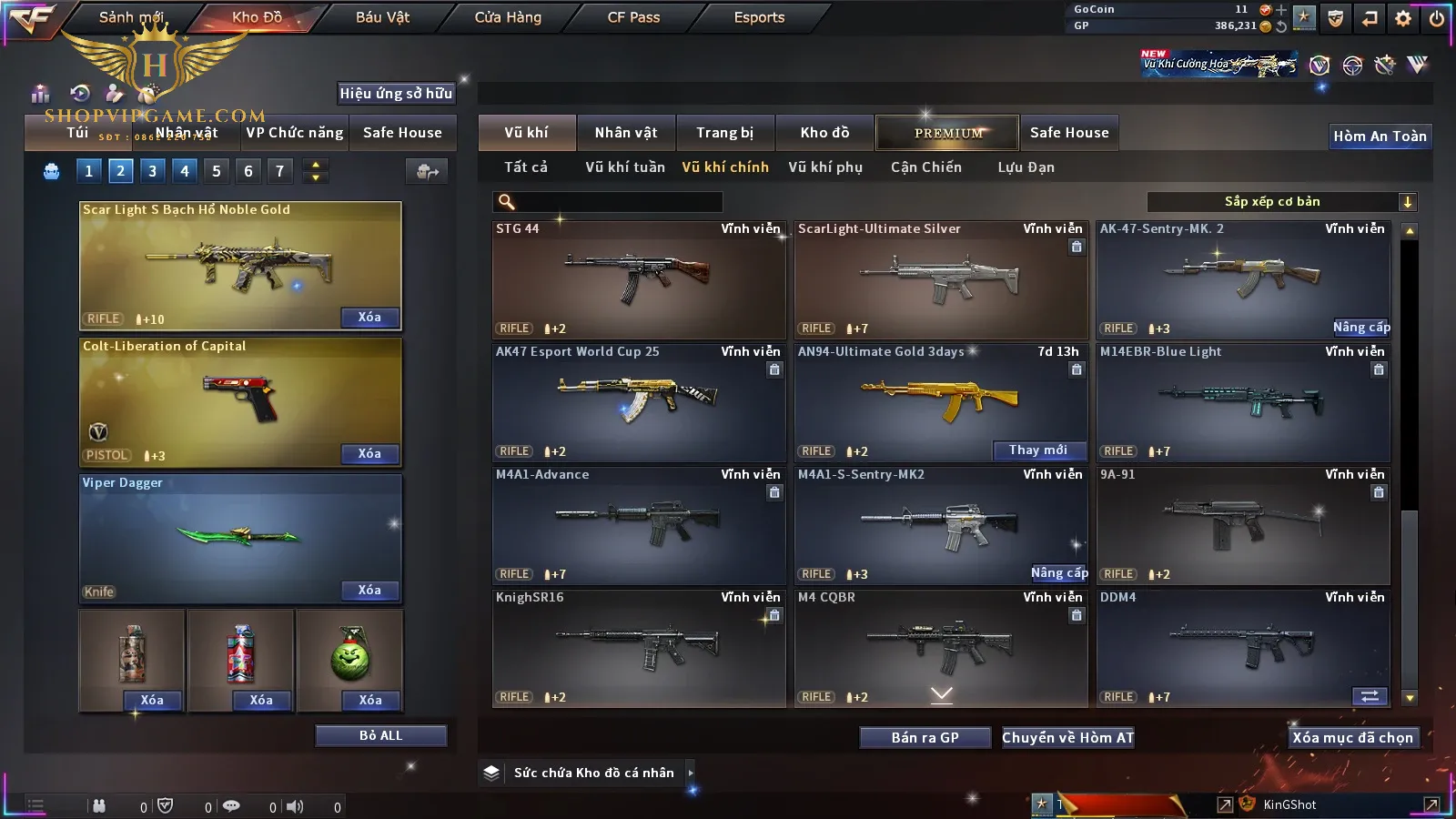
Task: Switch to the Nhân vật inventory tab
Action: click(625, 133)
